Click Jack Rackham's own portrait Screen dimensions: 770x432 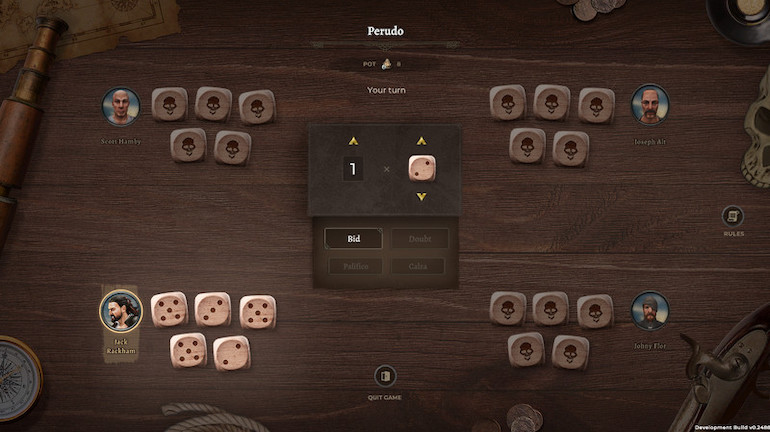120,310
